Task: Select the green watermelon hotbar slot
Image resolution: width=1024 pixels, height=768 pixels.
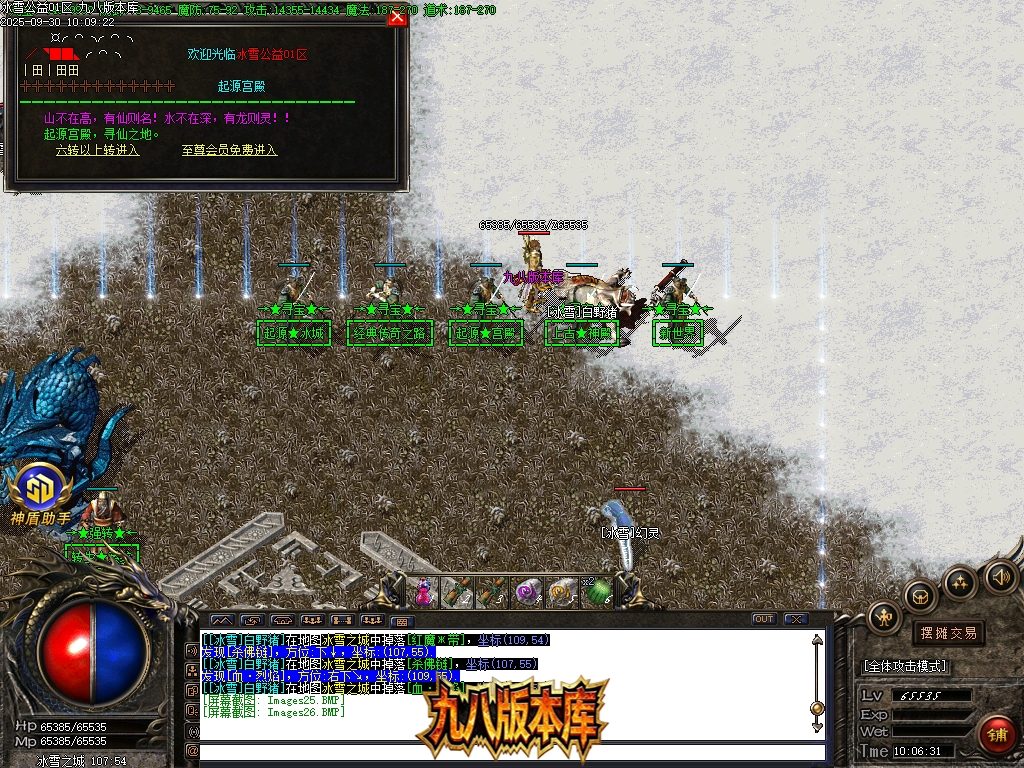Action: 597,592
